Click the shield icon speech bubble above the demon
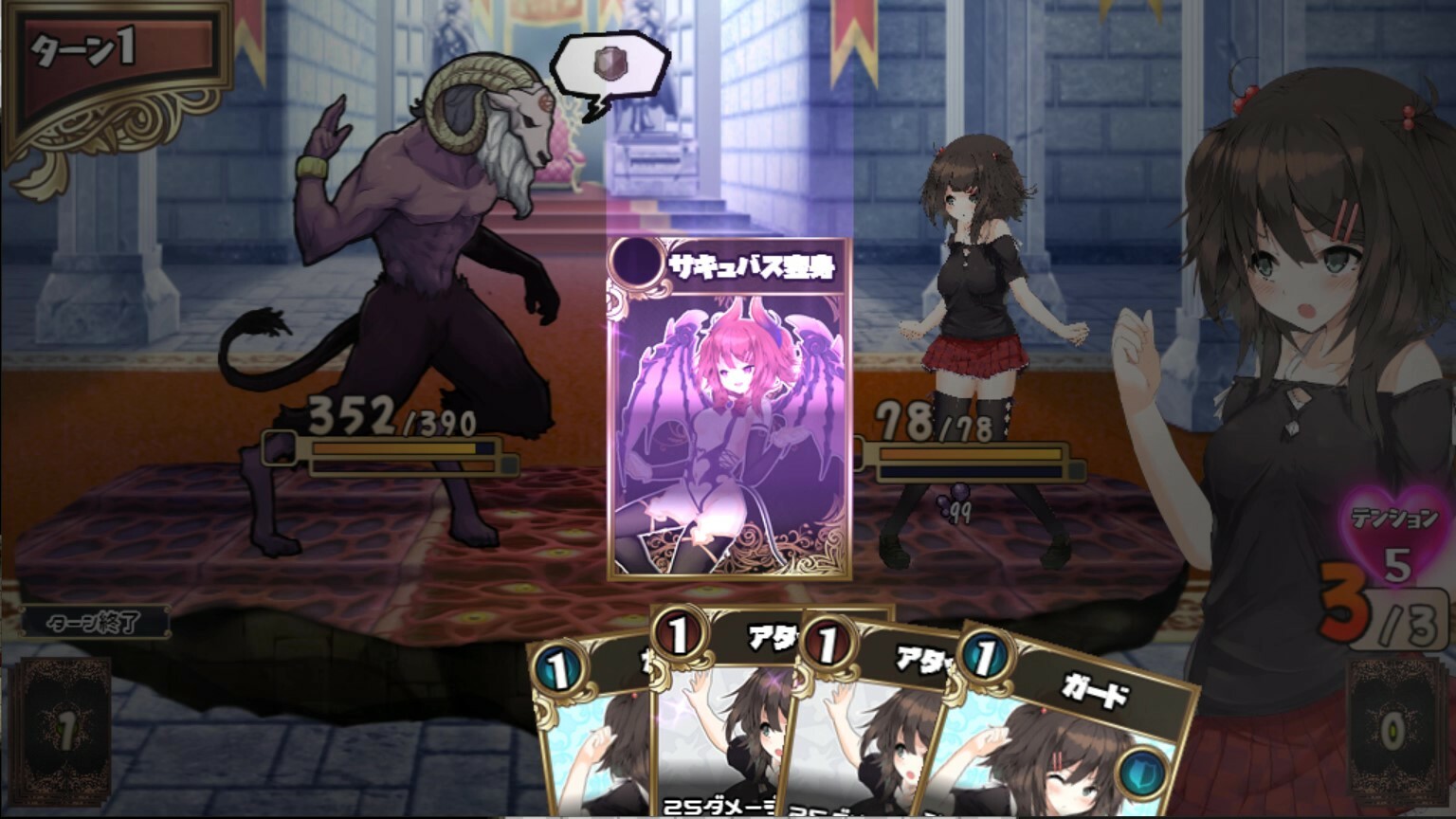This screenshot has height=819, width=1456. pyautogui.click(x=608, y=65)
